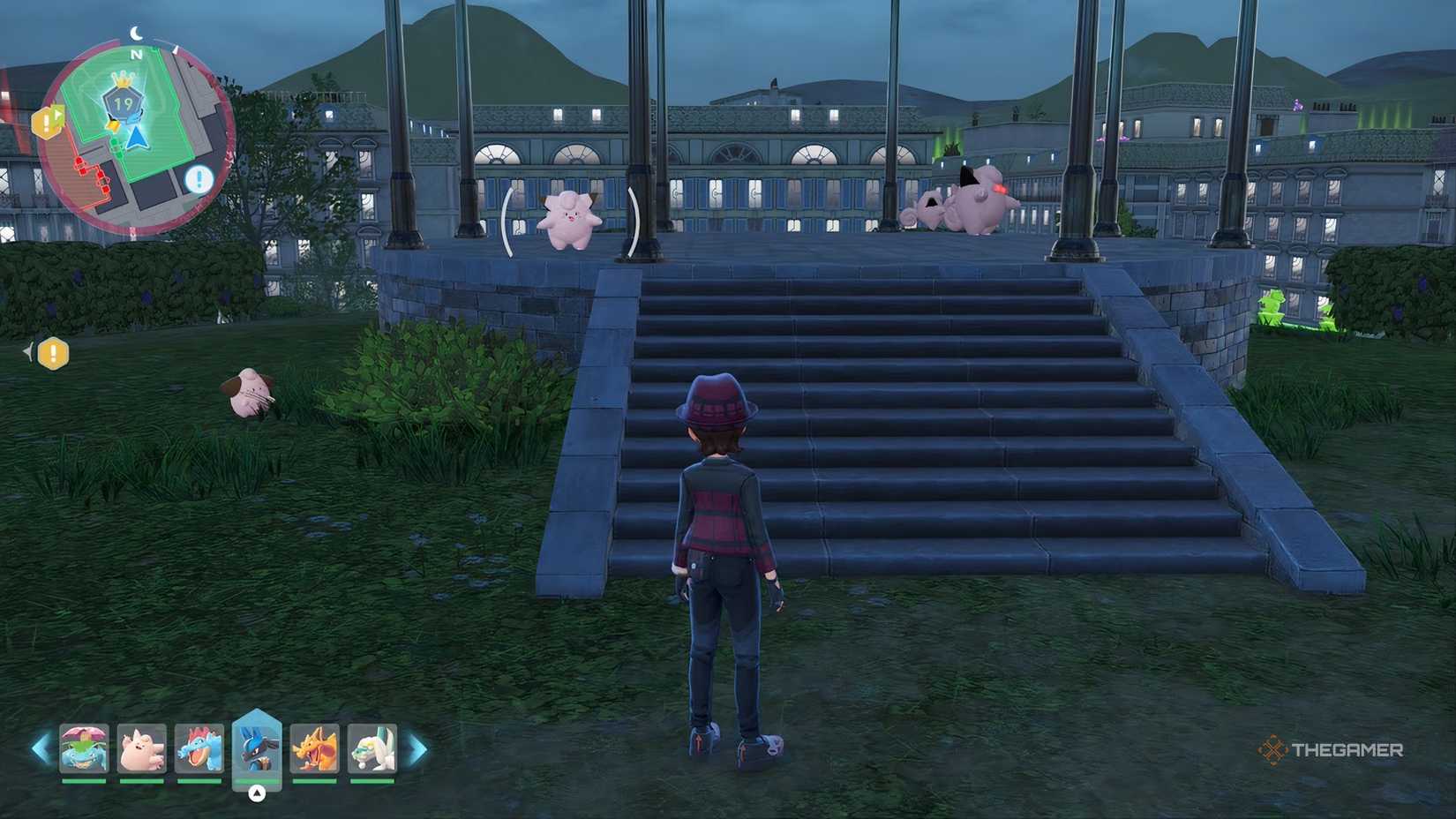Image resolution: width=1456 pixels, height=819 pixels.
Task: Select the Venusaur party icon
Action: tap(84, 750)
